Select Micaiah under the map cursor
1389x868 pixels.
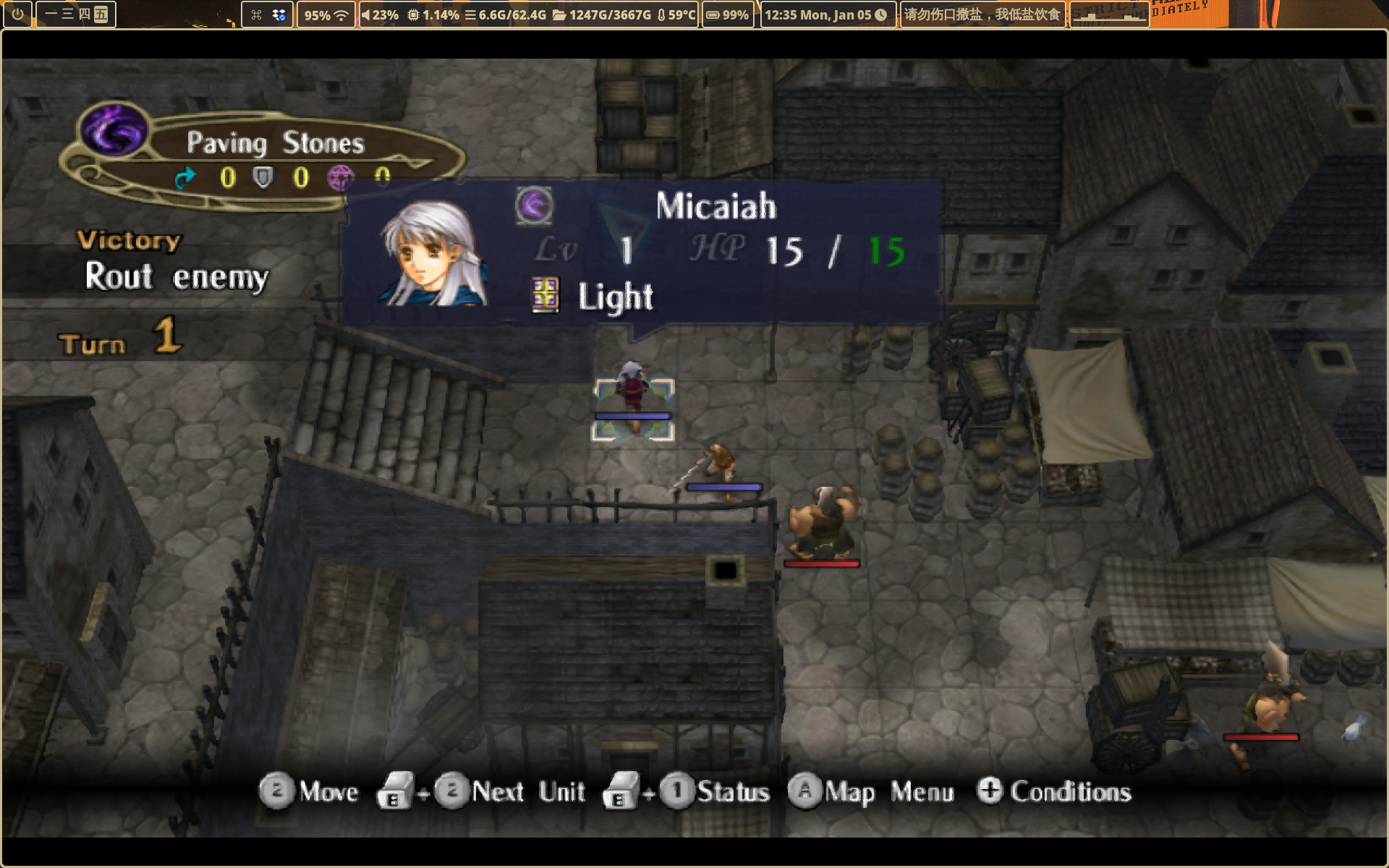point(633,394)
